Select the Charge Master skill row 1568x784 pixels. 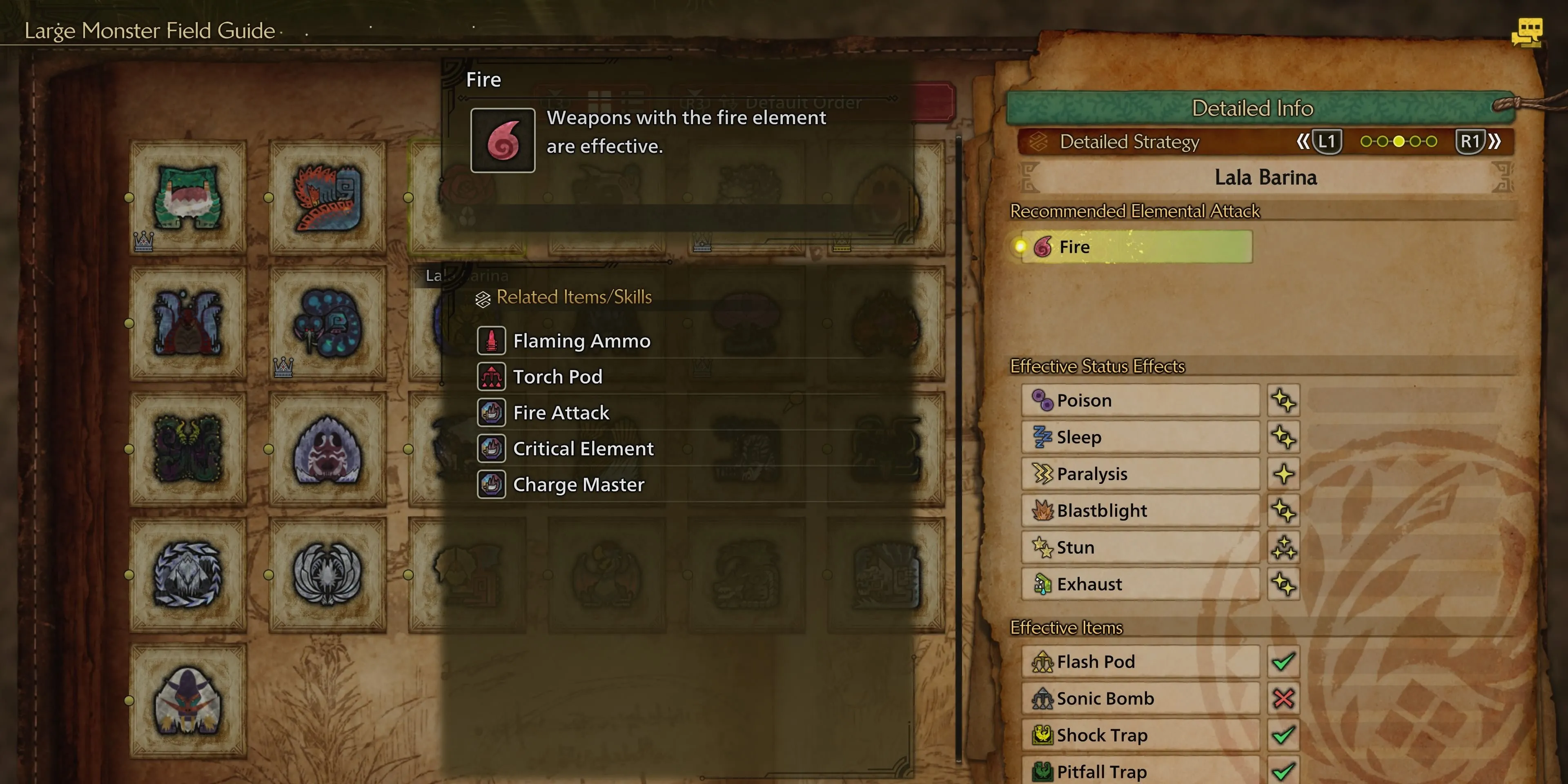pos(578,485)
